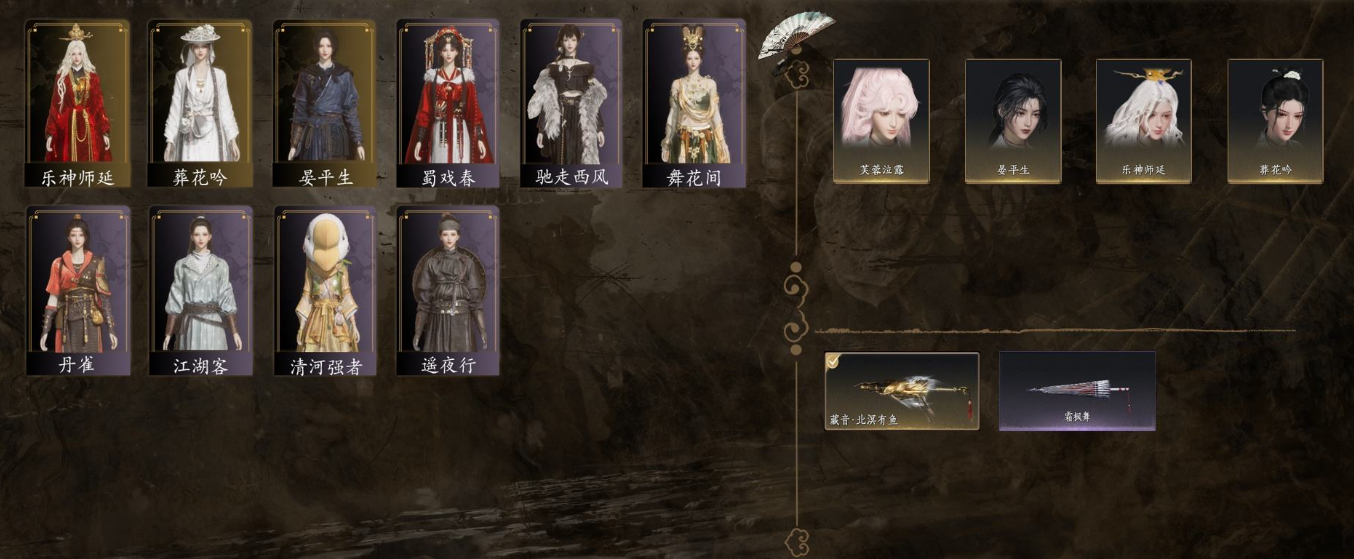1354x559 pixels.
Task: Select the 清河强者 goose outfit
Action: pos(324,290)
